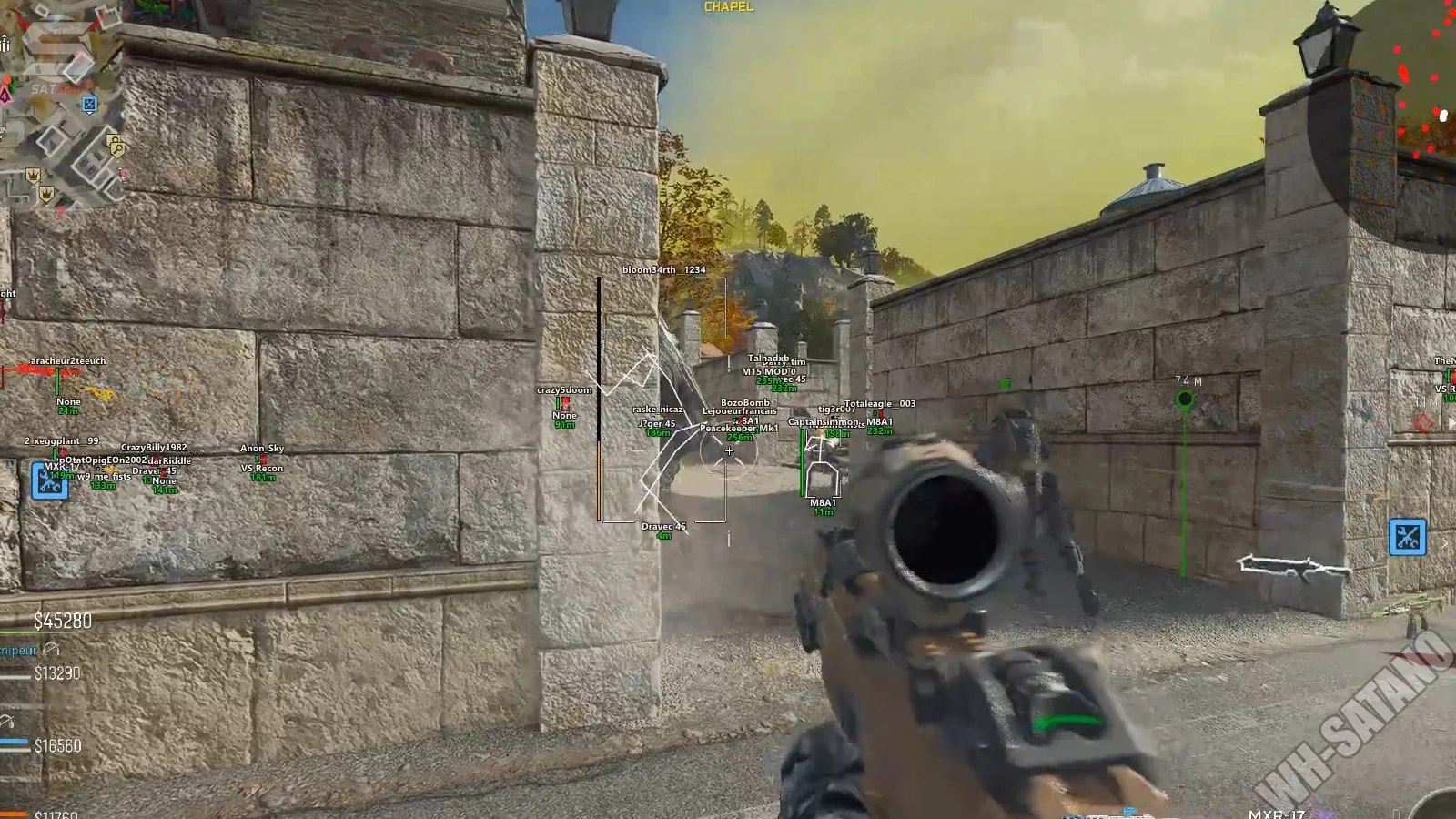The height and width of the screenshot is (819, 1456).
Task: Select the squad member row showing $13290
Action: (45, 673)
